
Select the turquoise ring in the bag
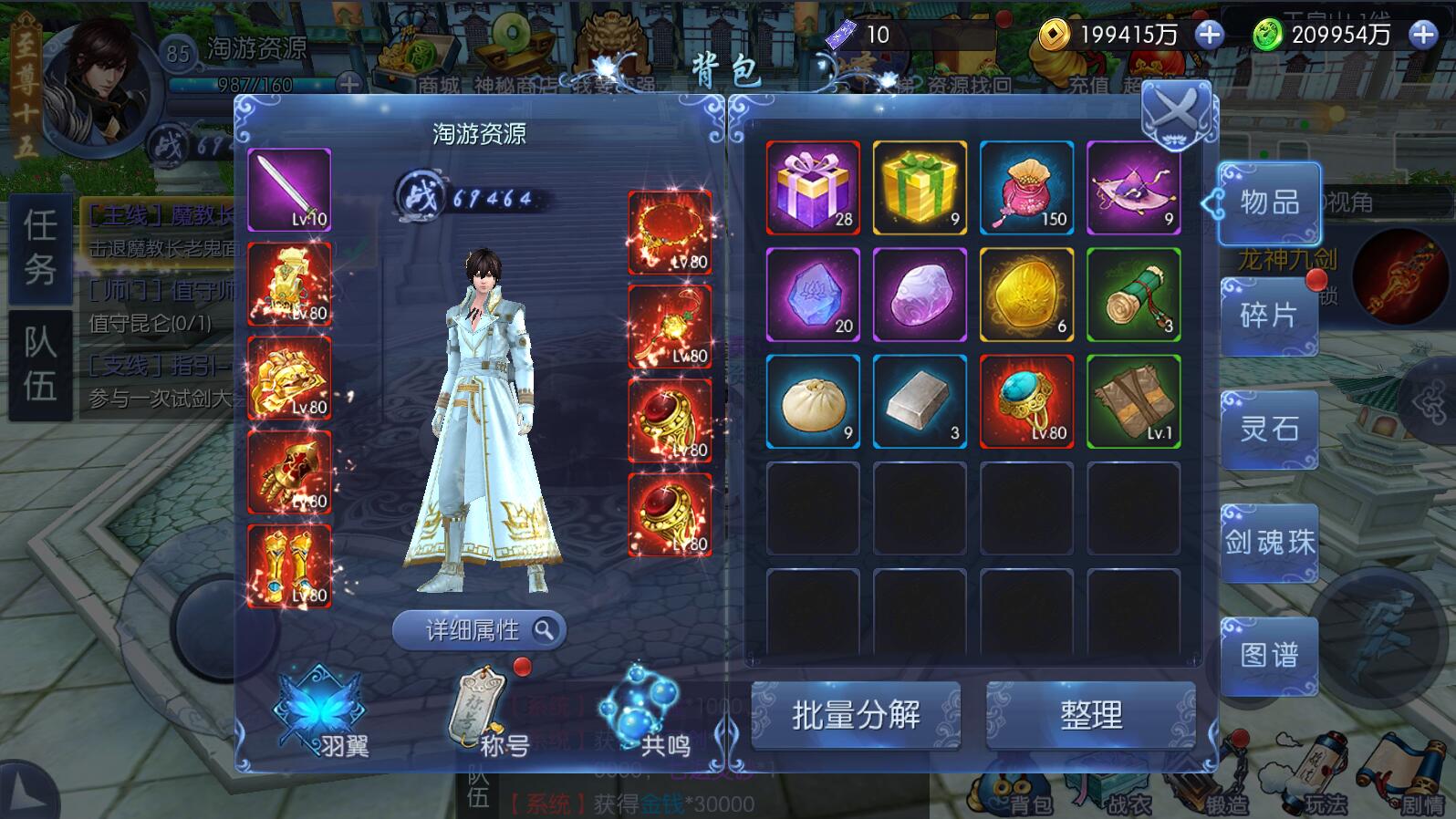(1026, 402)
